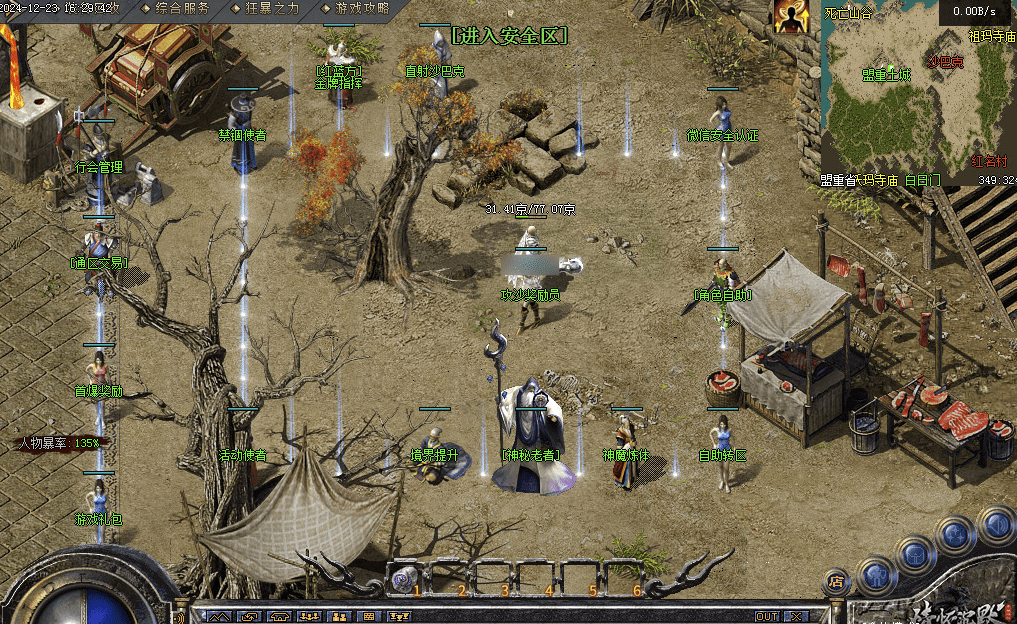1017x624 pixels.
Task: Open the 综合服务 menu
Action: click(182, 8)
